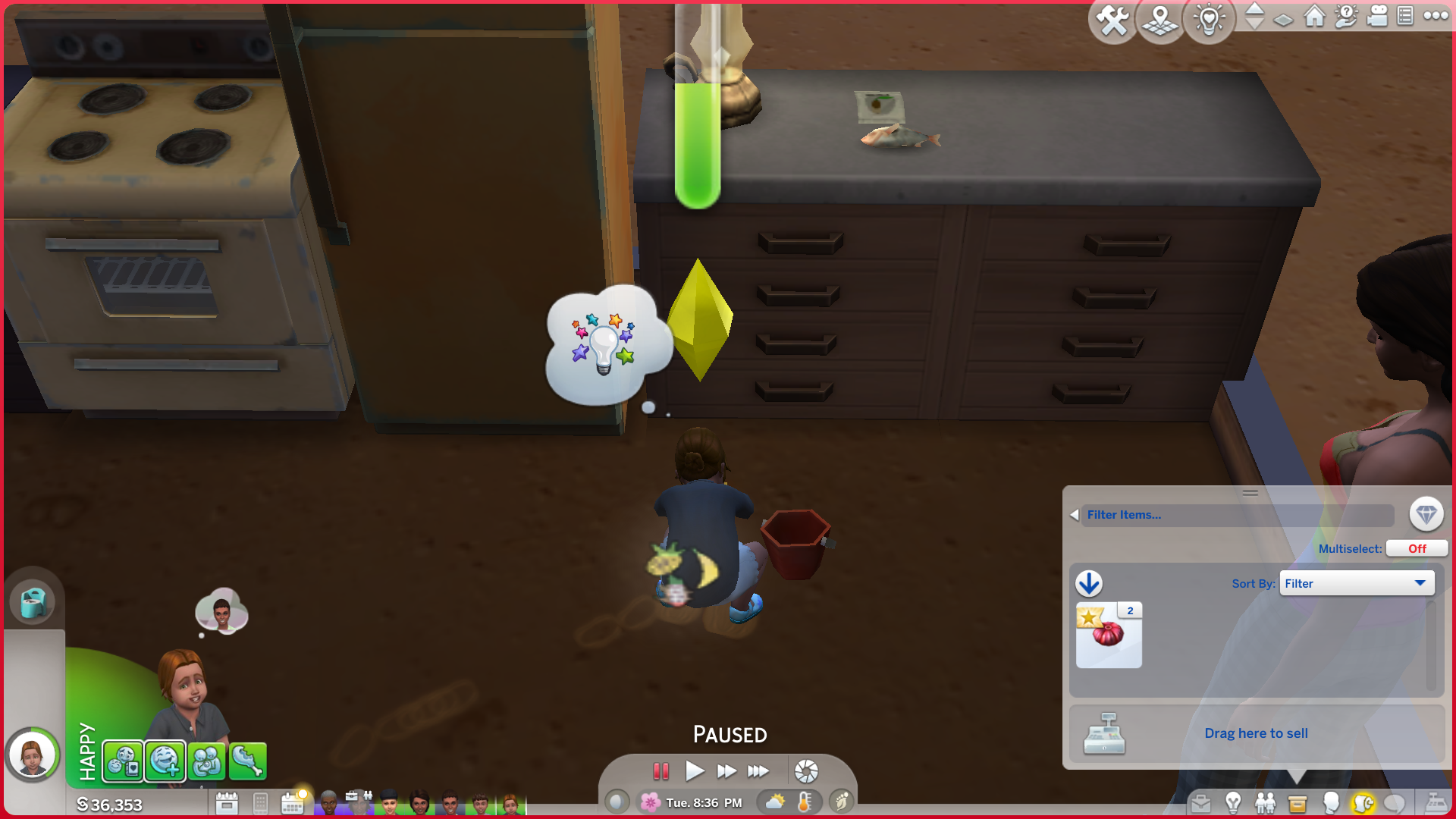This screenshot has height=819, width=1456.
Task: Select the red item stack in inventory
Action: click(1109, 635)
